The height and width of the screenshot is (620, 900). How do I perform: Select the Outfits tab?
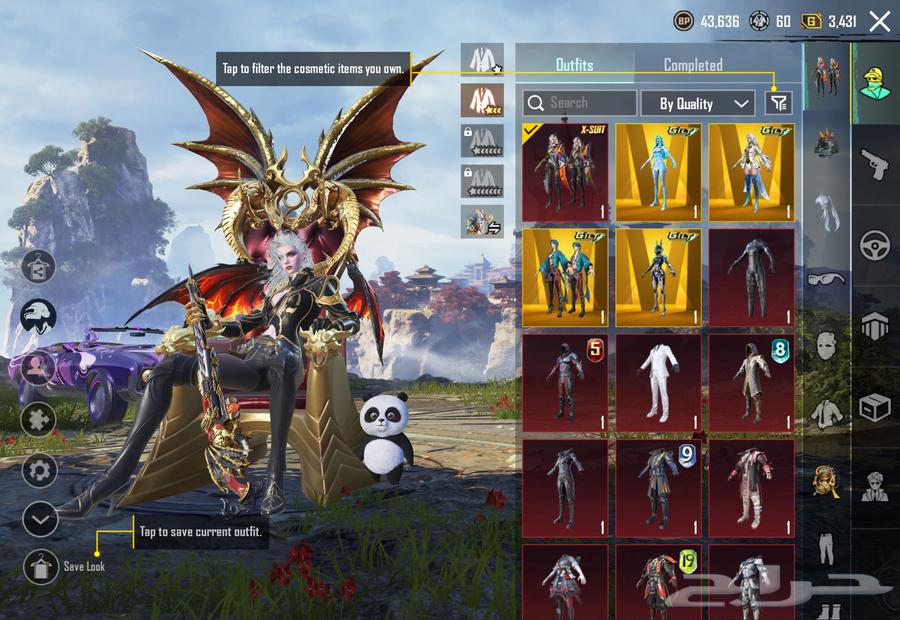tap(574, 65)
